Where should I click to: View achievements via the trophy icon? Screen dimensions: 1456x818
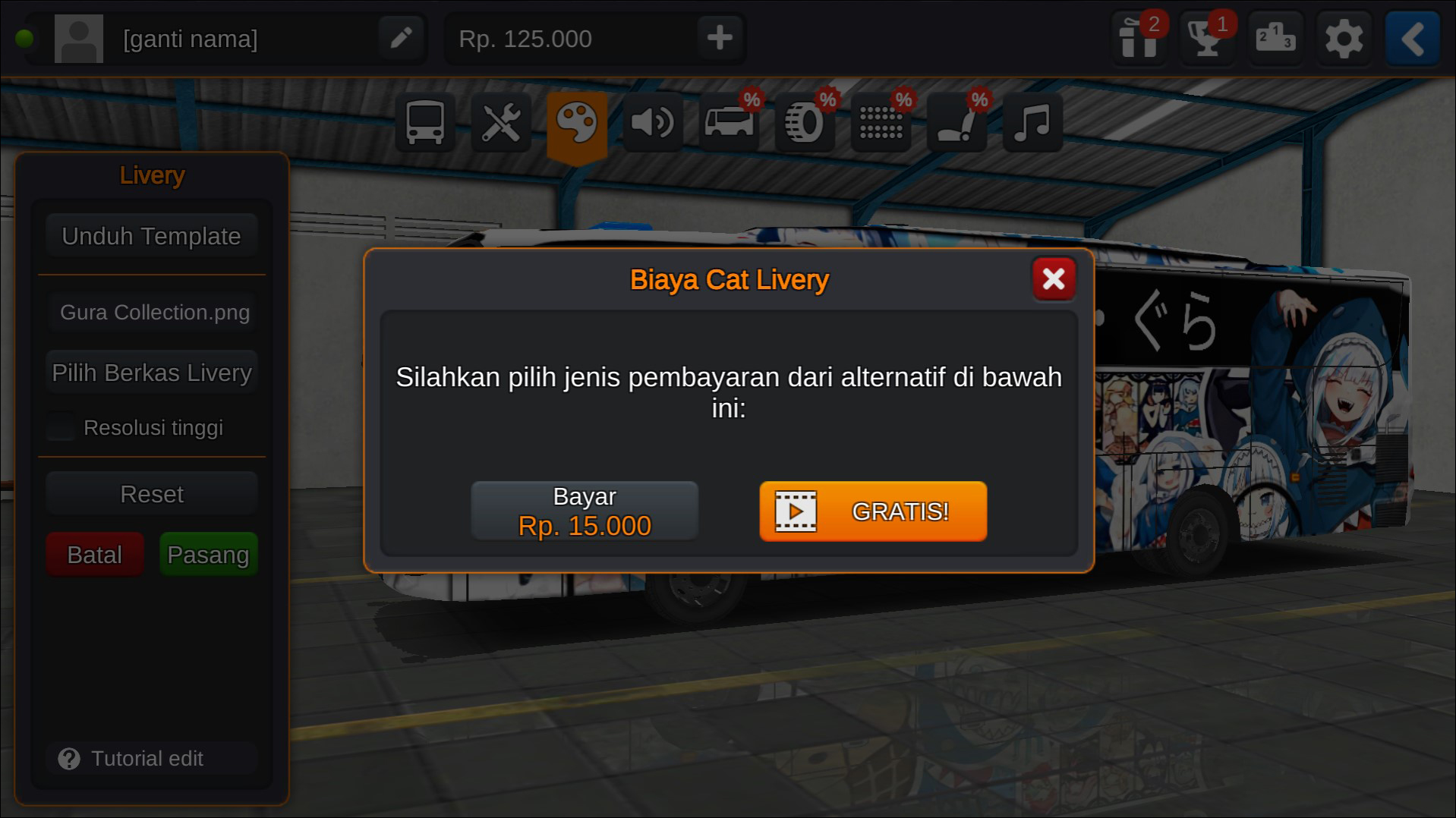[x=1207, y=38]
